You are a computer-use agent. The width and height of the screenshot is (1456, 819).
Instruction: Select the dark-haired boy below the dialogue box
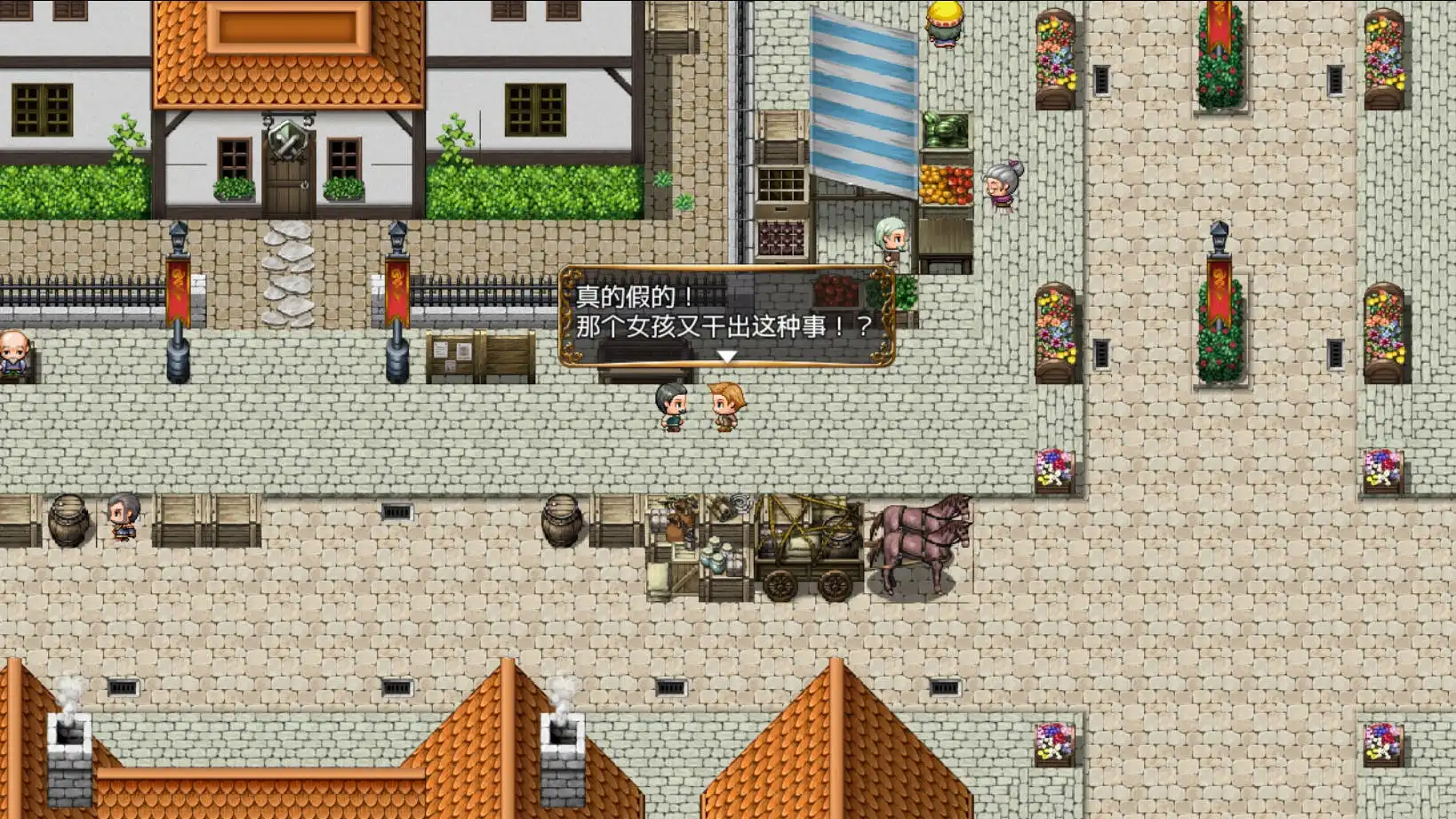(673, 406)
